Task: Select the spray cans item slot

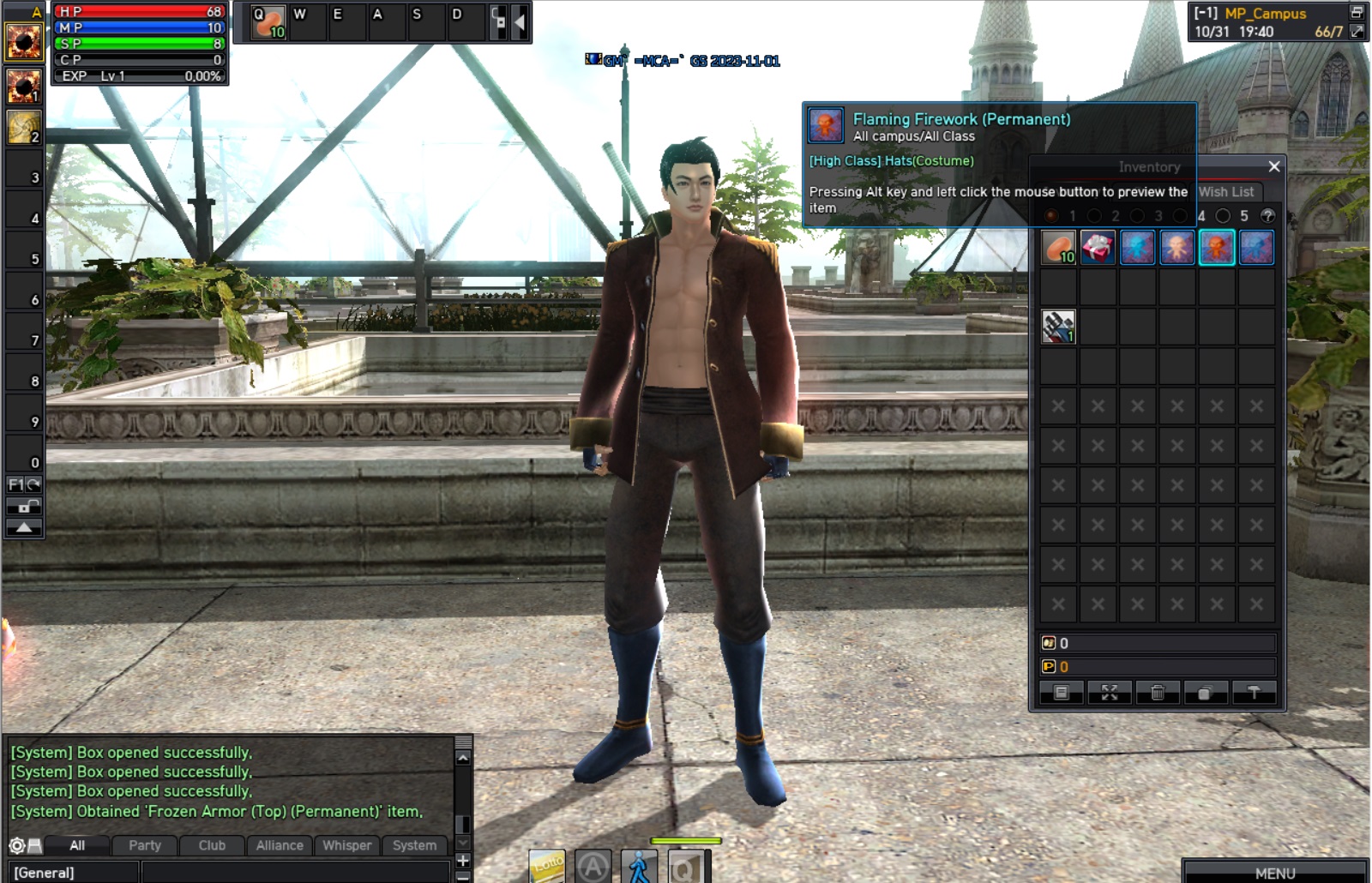Action: click(1058, 327)
